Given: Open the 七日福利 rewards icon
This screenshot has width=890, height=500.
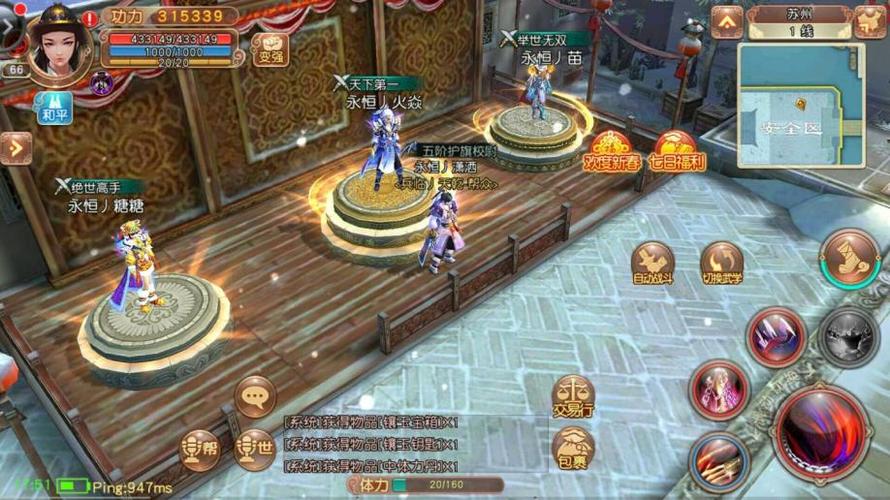Looking at the screenshot, I should click(x=679, y=152).
